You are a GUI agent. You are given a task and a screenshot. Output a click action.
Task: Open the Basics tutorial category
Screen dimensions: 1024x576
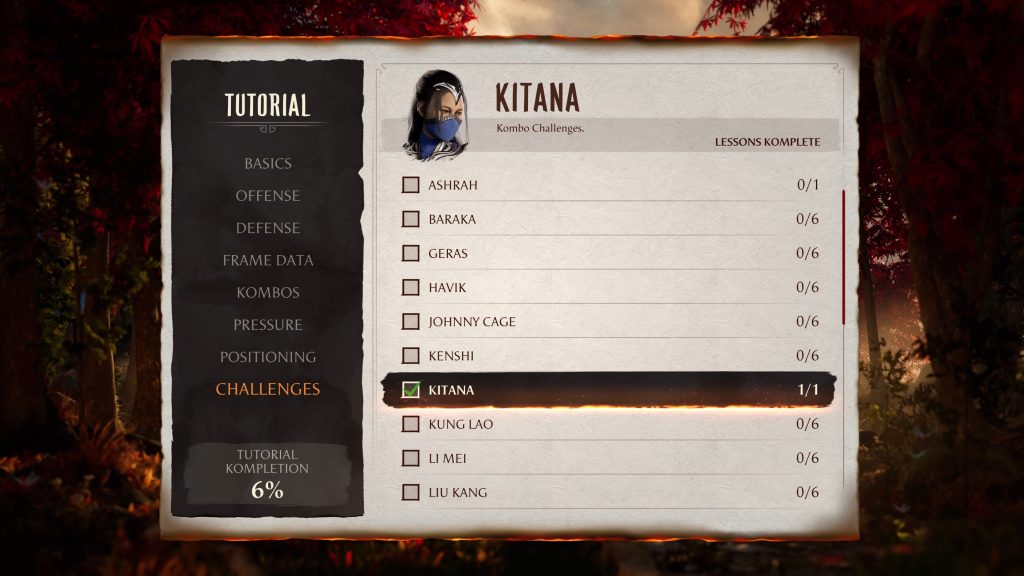click(267, 163)
